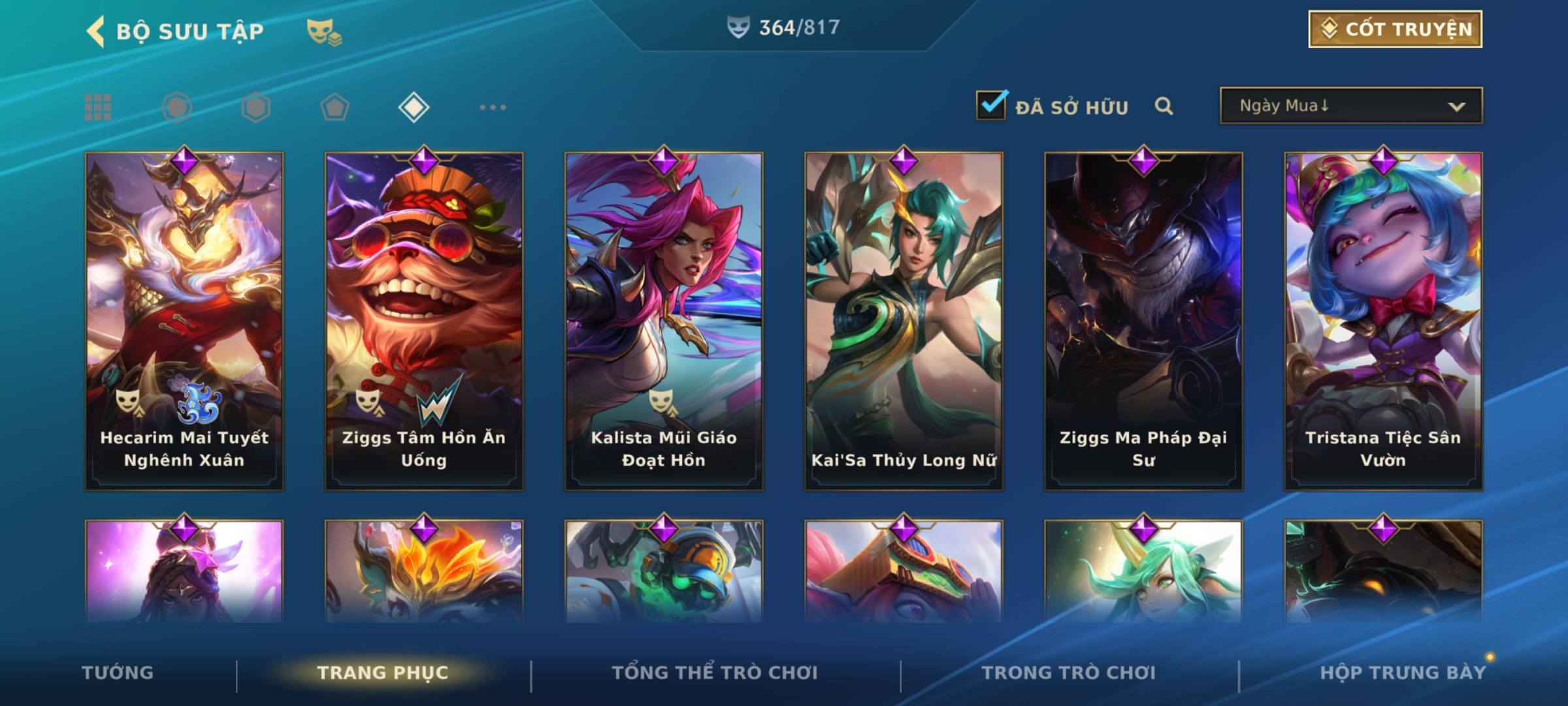Select the pentagon rarity filter

coord(335,107)
